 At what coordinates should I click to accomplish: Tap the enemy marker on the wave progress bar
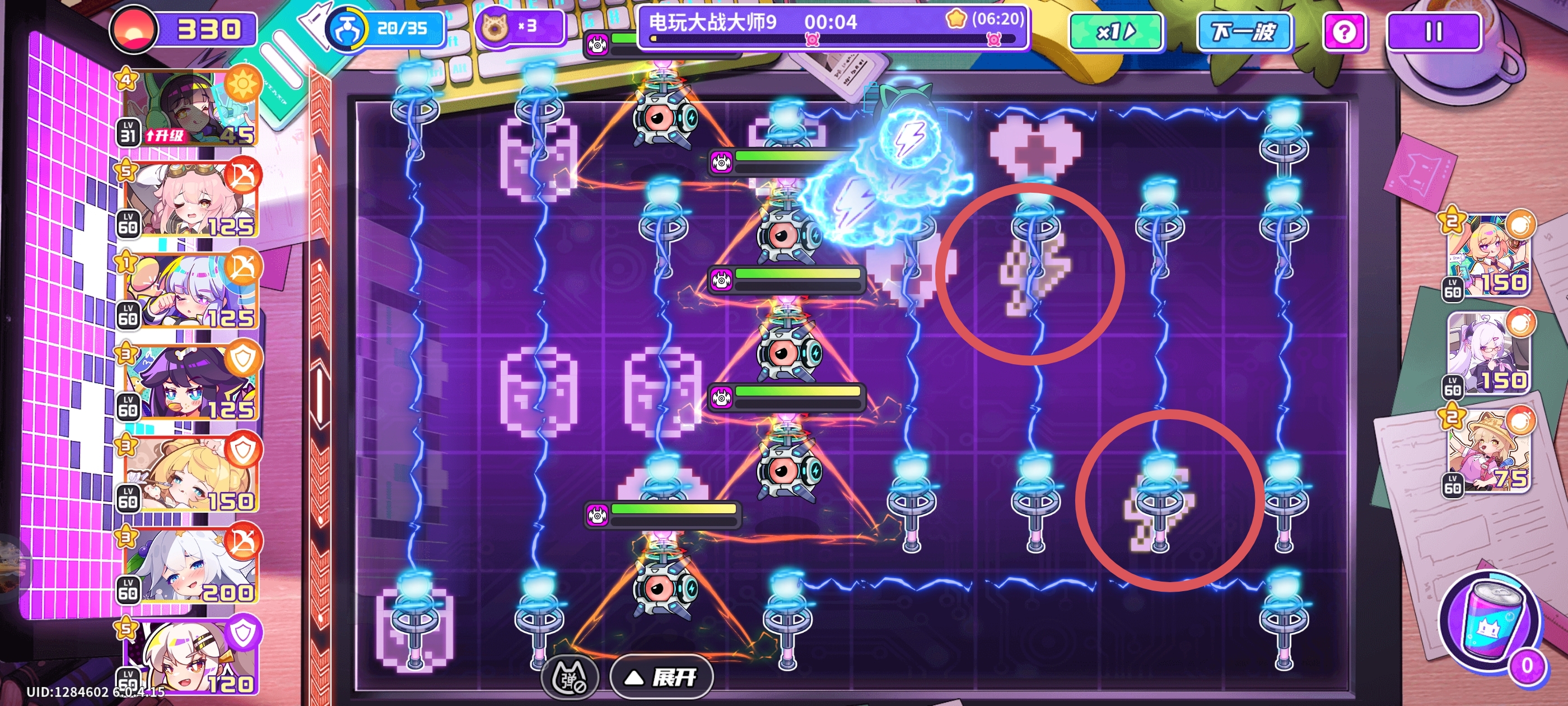click(x=813, y=40)
